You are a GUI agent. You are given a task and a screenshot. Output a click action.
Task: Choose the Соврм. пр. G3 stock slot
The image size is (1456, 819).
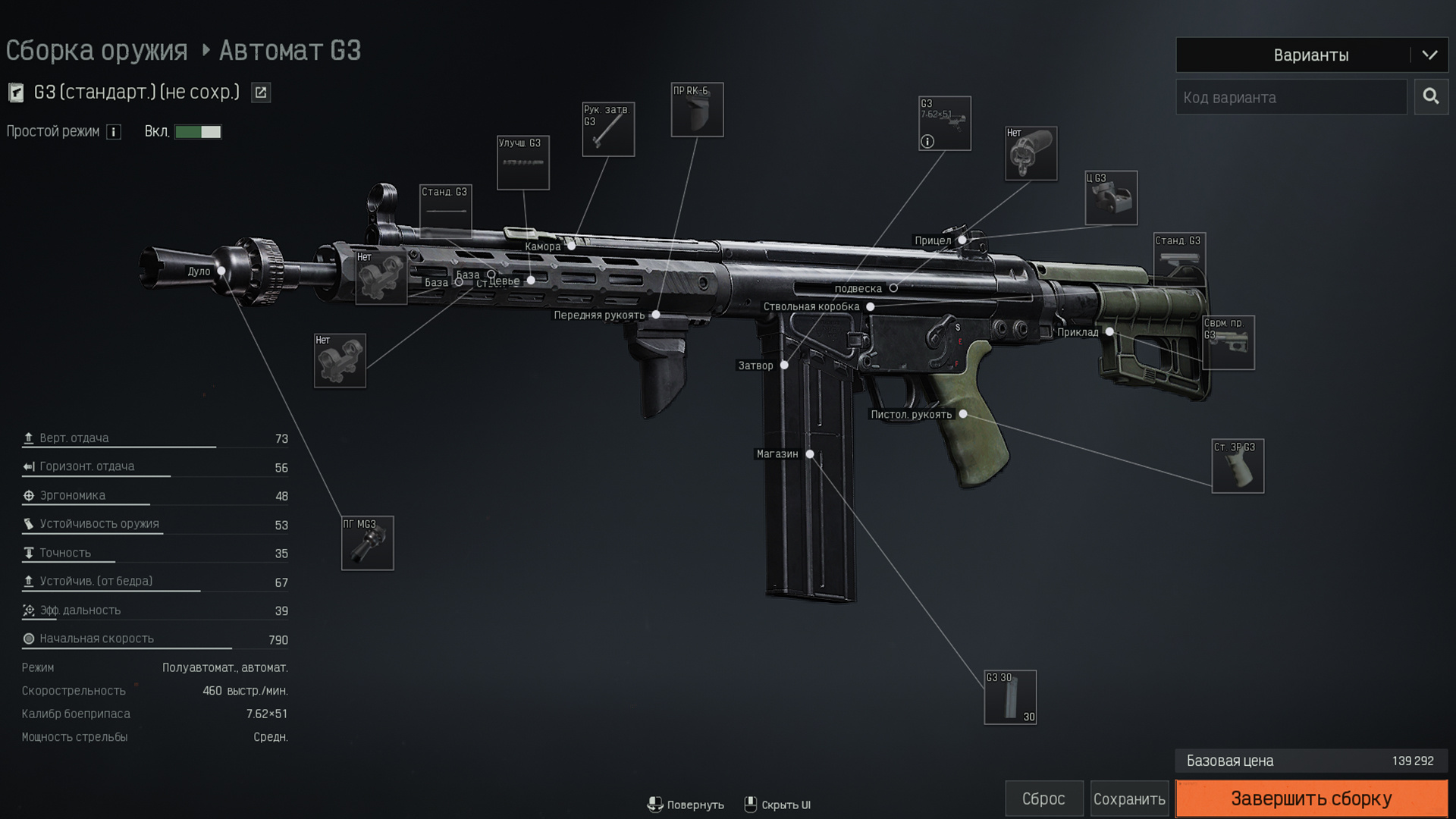point(1228,343)
